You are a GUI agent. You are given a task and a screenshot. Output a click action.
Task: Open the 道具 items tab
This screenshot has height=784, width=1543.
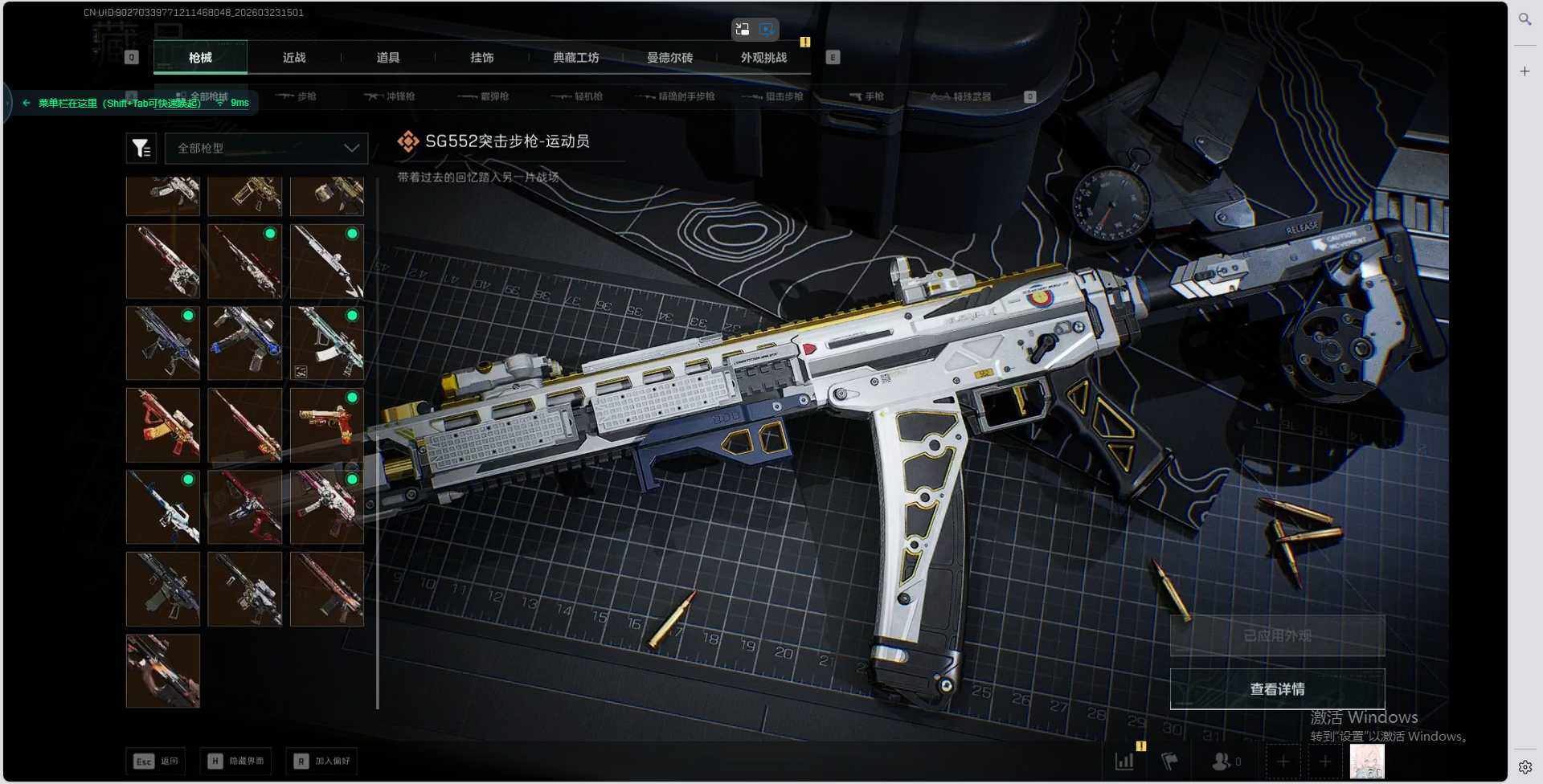388,58
